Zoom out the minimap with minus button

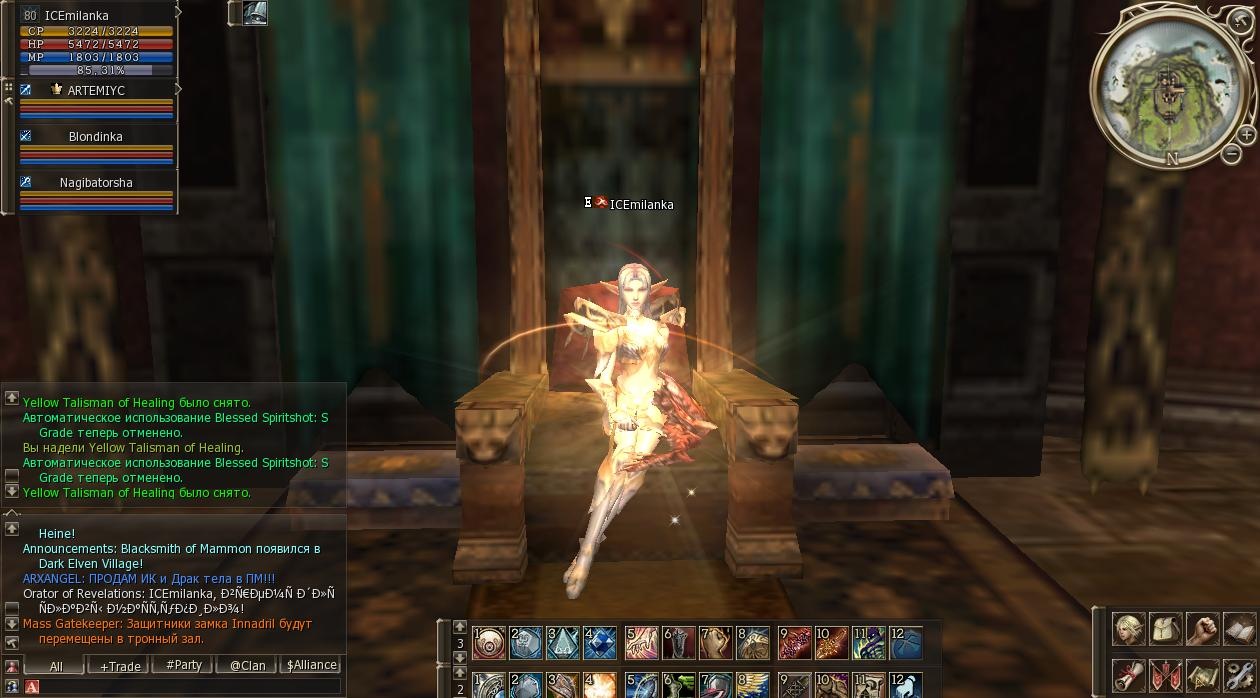point(1232,153)
